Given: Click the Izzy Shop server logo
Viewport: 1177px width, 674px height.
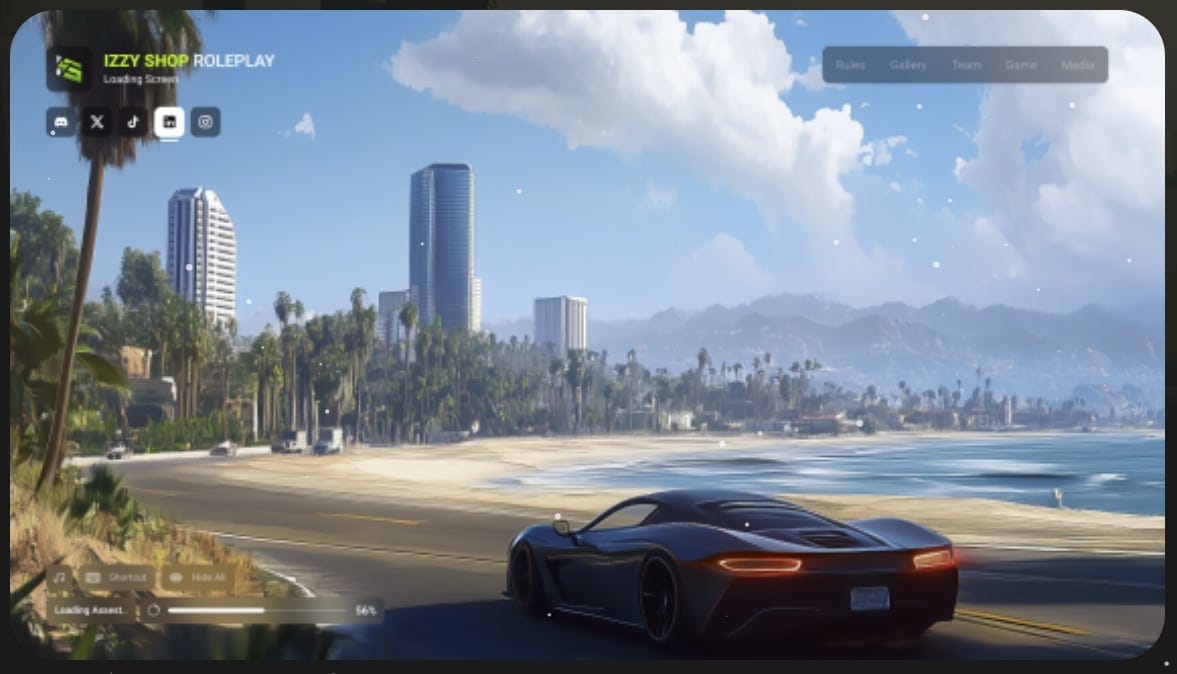Looking at the screenshot, I should click(69, 69).
